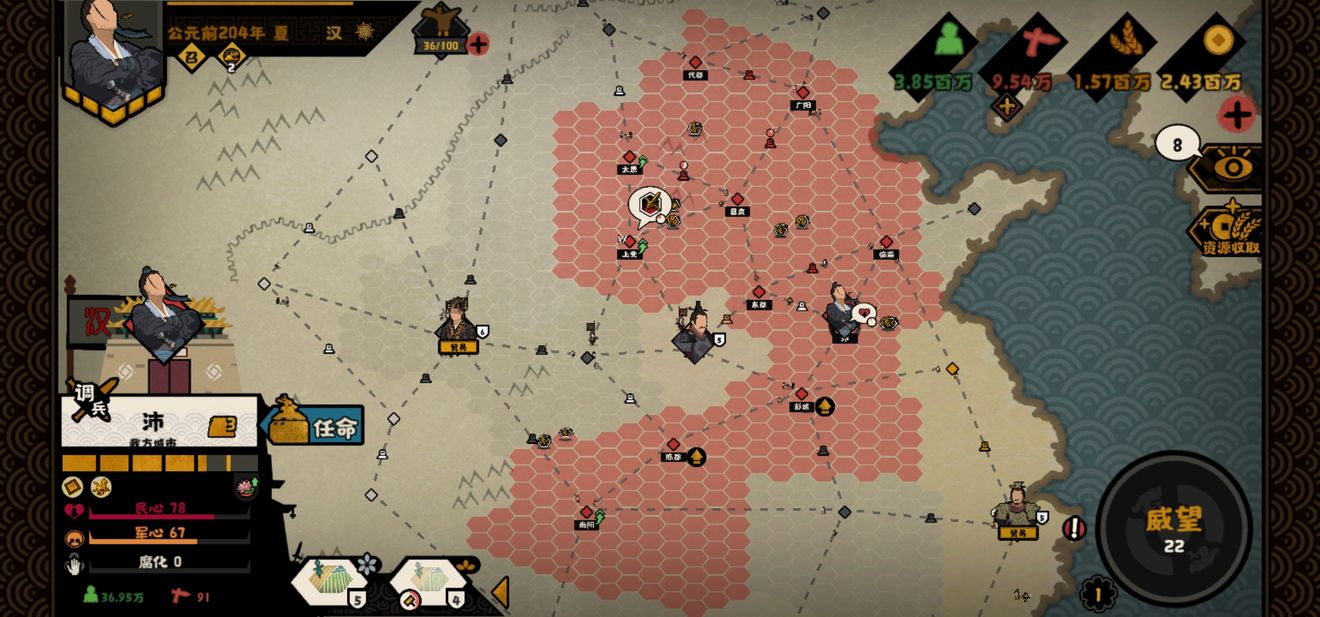Tap the small plus under the weapons resource
Image resolution: width=1320 pixels, height=617 pixels.
pos(1006,106)
